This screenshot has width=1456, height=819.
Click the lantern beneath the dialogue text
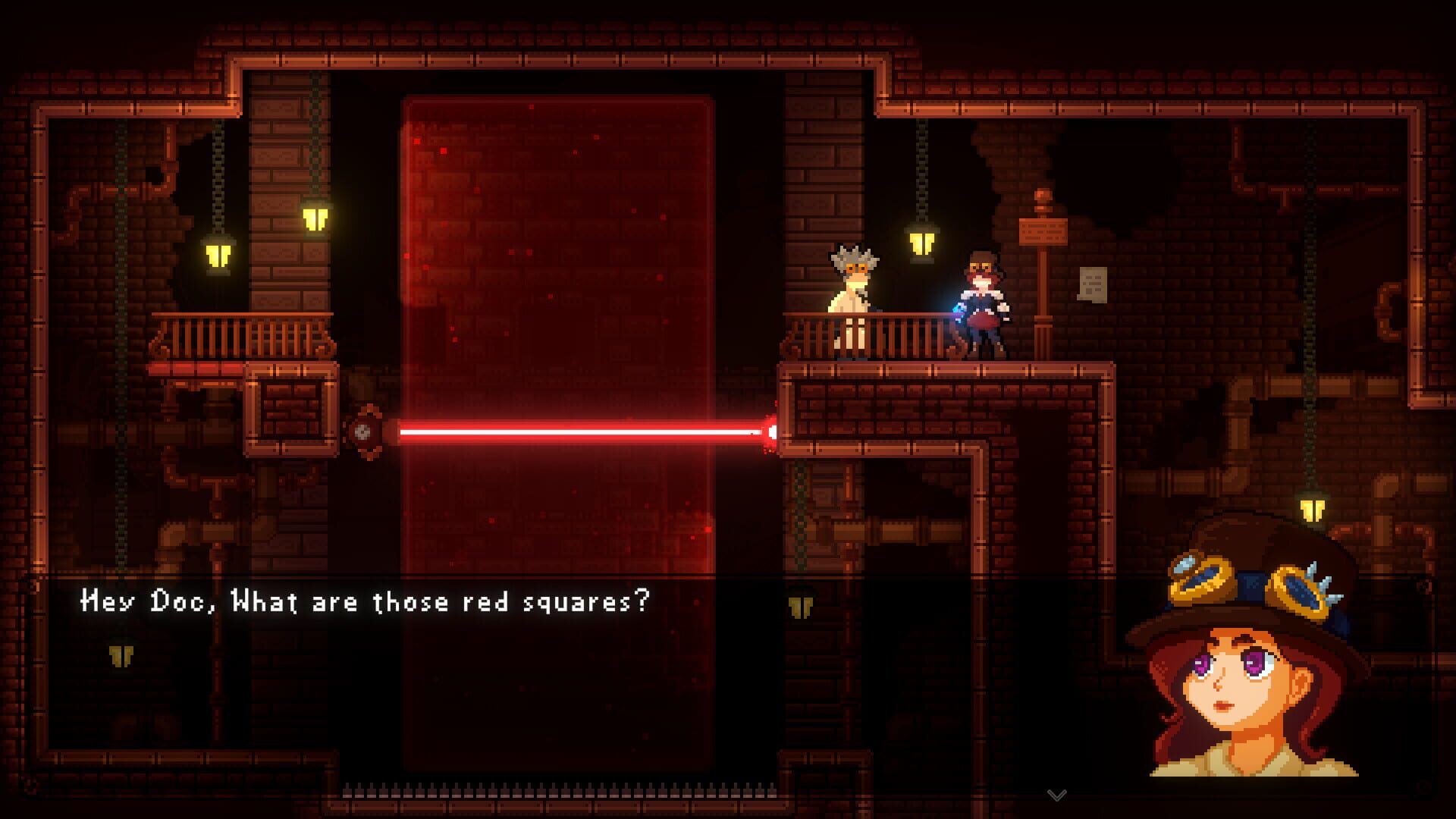(802, 607)
